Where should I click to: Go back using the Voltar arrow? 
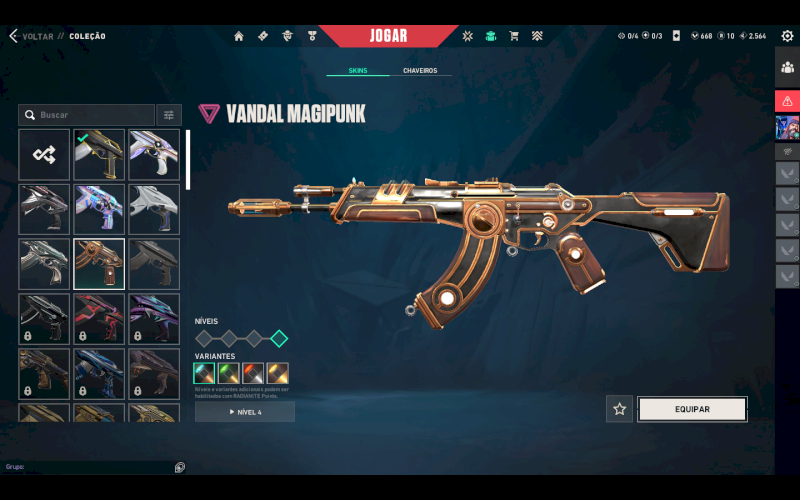14,36
